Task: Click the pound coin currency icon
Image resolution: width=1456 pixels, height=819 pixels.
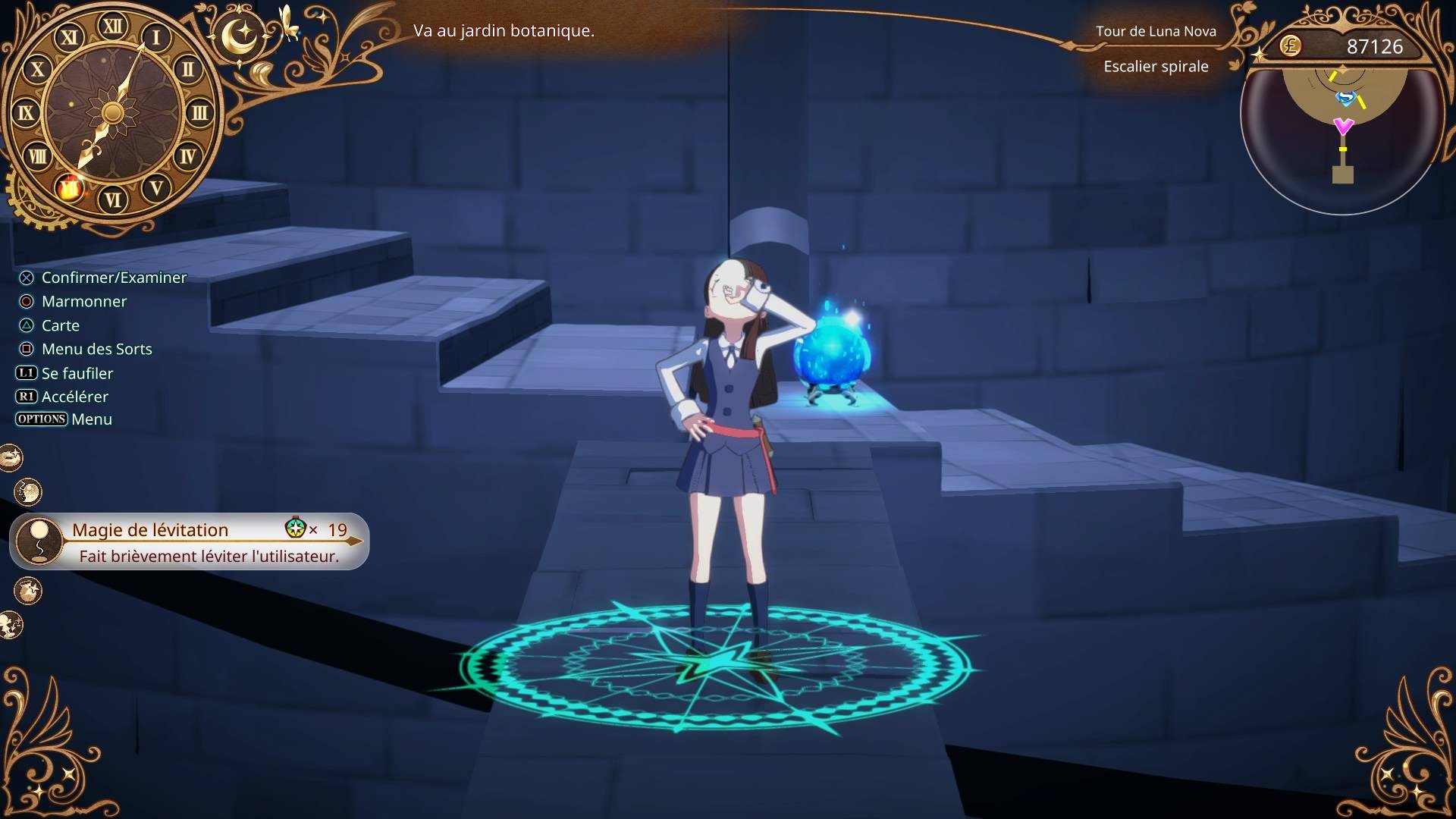Action: pos(1290,46)
